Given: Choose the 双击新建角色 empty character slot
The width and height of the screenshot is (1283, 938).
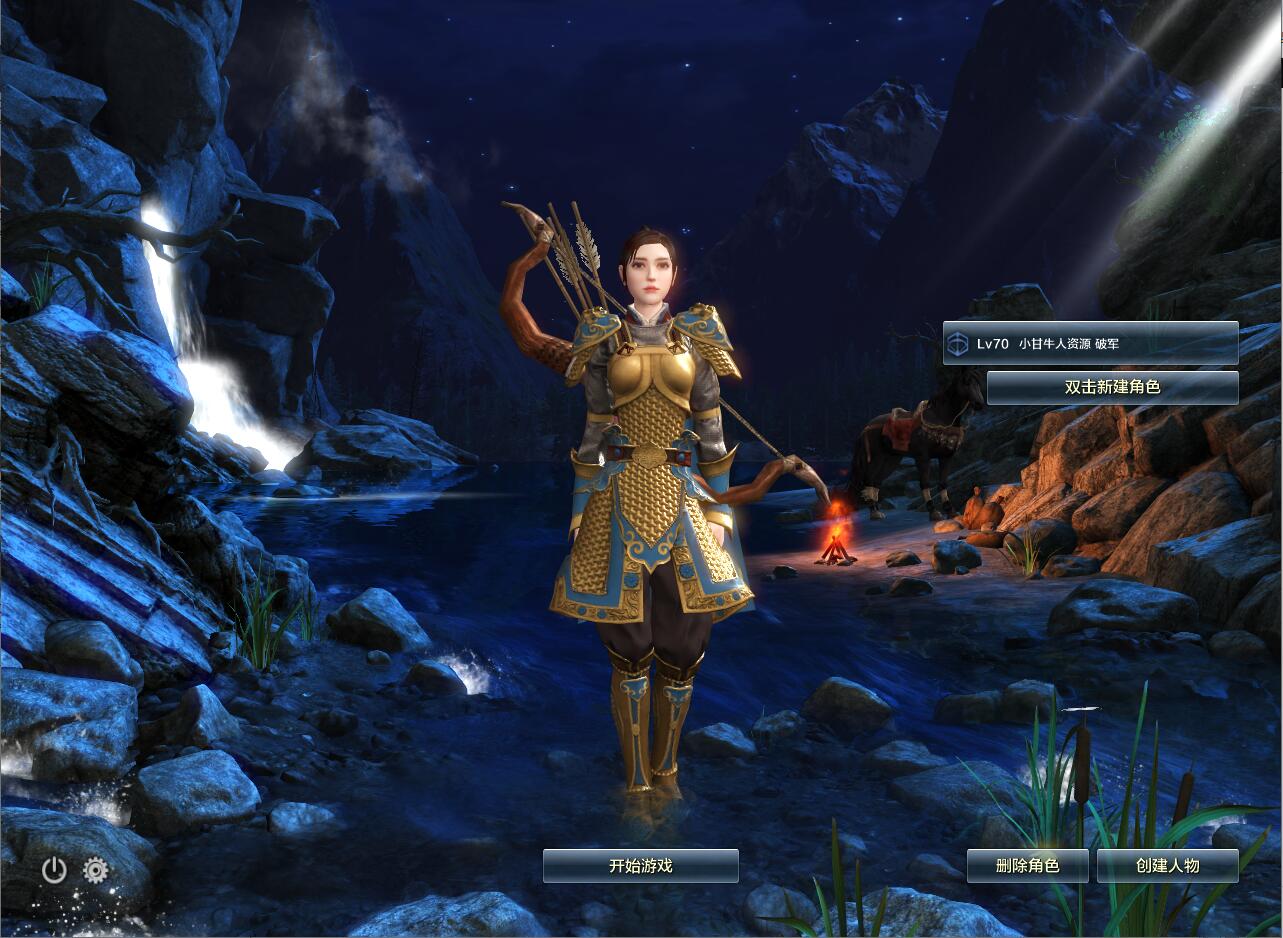Looking at the screenshot, I should 1112,387.
